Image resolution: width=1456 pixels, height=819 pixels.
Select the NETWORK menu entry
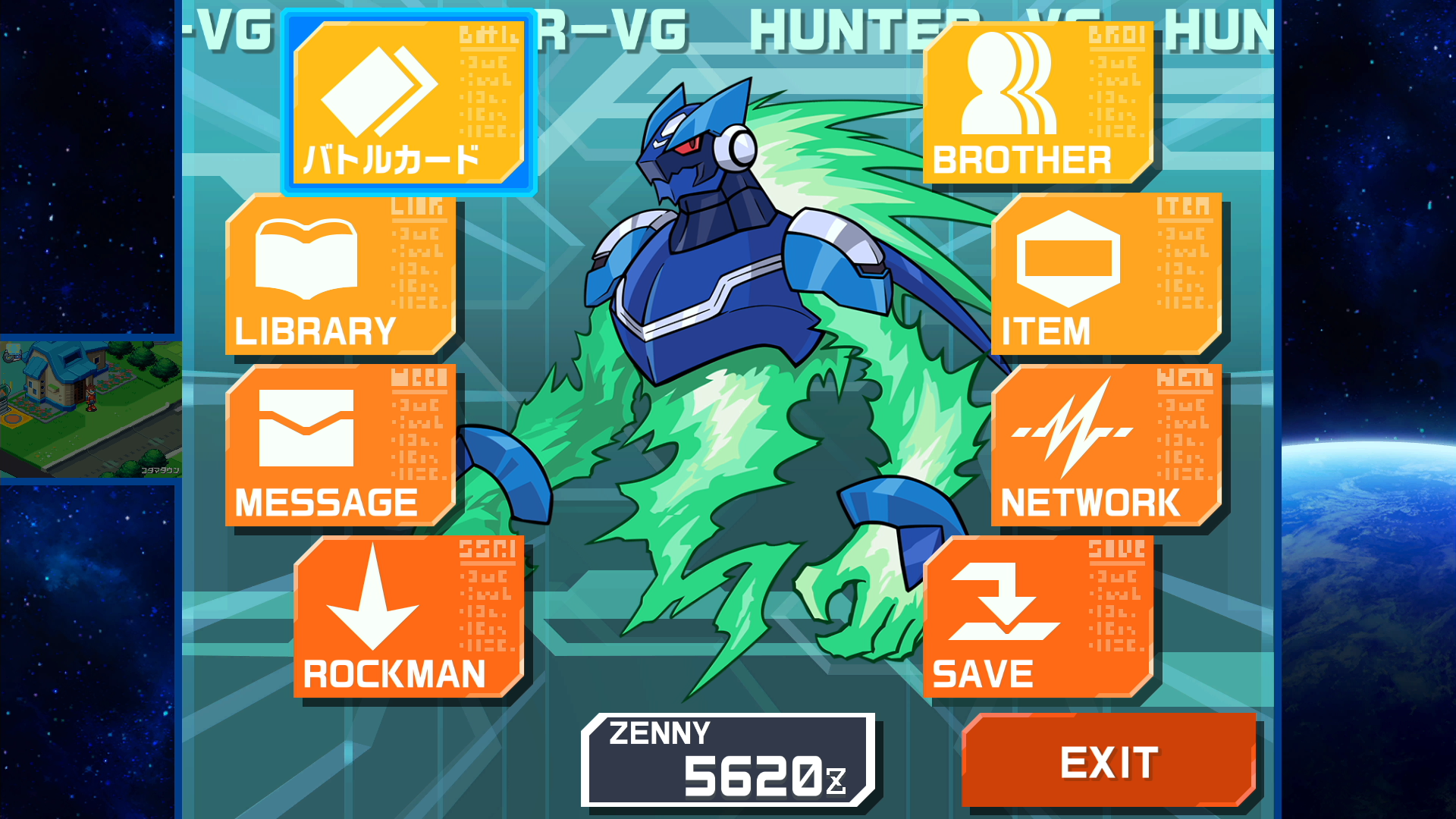point(1092,500)
